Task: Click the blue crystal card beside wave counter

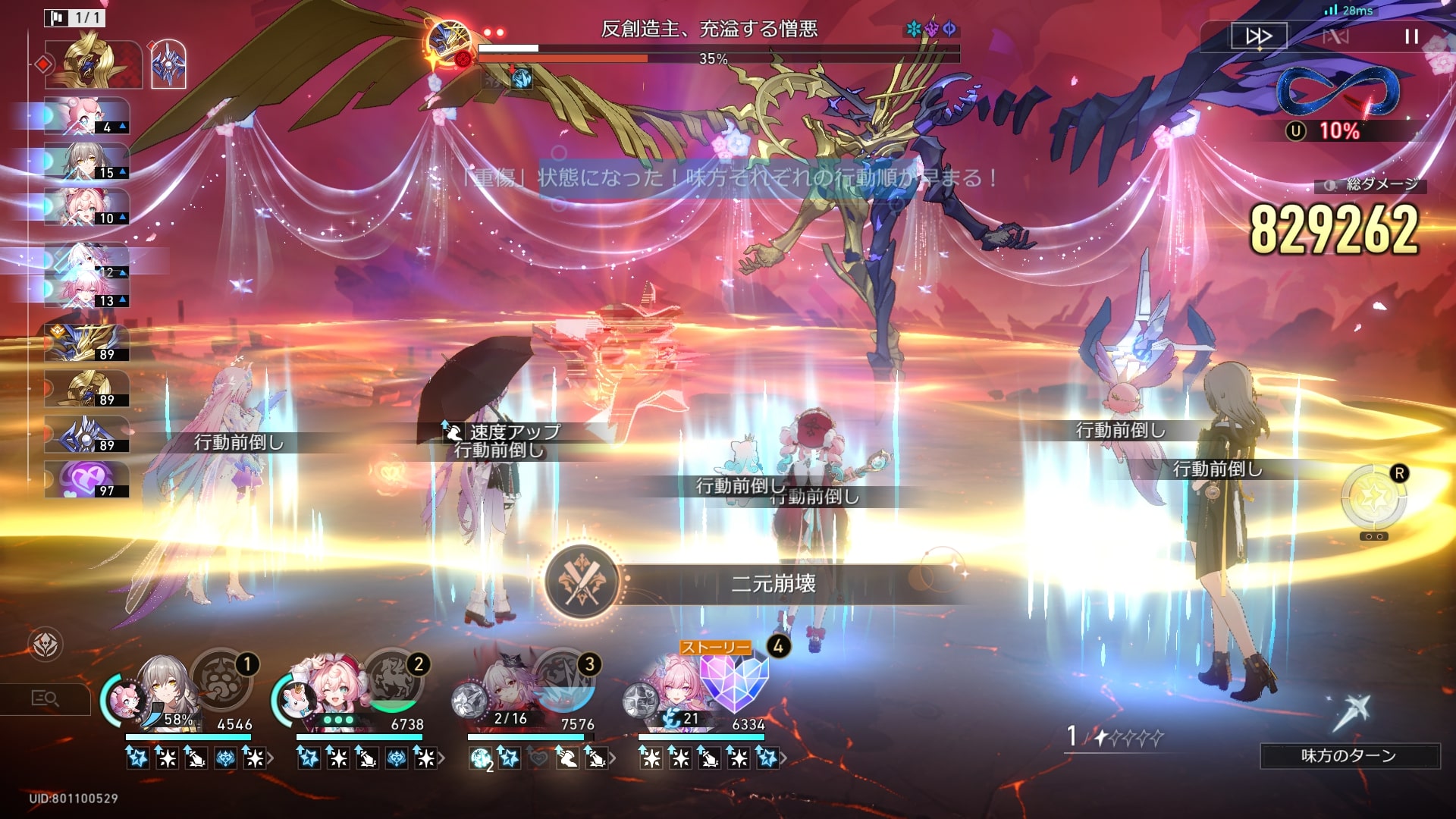Action: (168, 64)
